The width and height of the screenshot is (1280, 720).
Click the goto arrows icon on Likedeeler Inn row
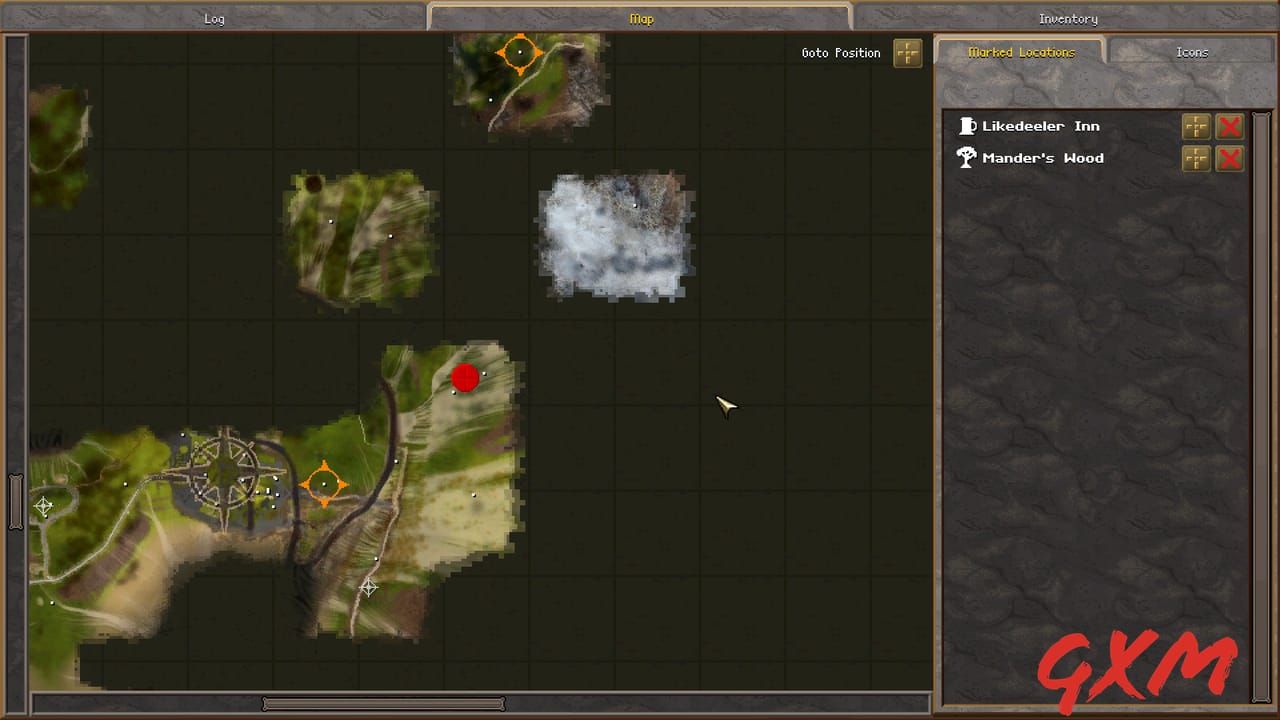(1196, 126)
